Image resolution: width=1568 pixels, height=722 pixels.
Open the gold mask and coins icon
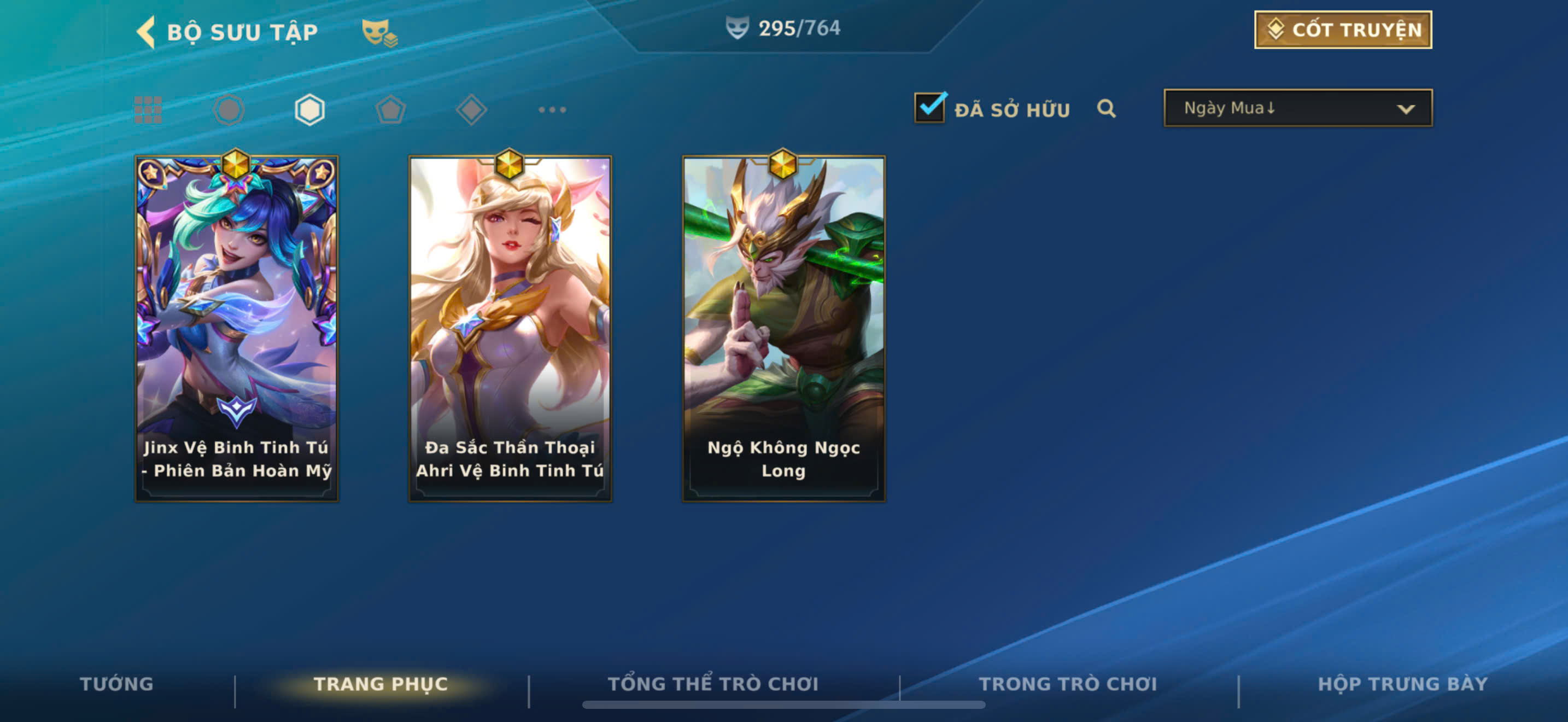coord(379,32)
